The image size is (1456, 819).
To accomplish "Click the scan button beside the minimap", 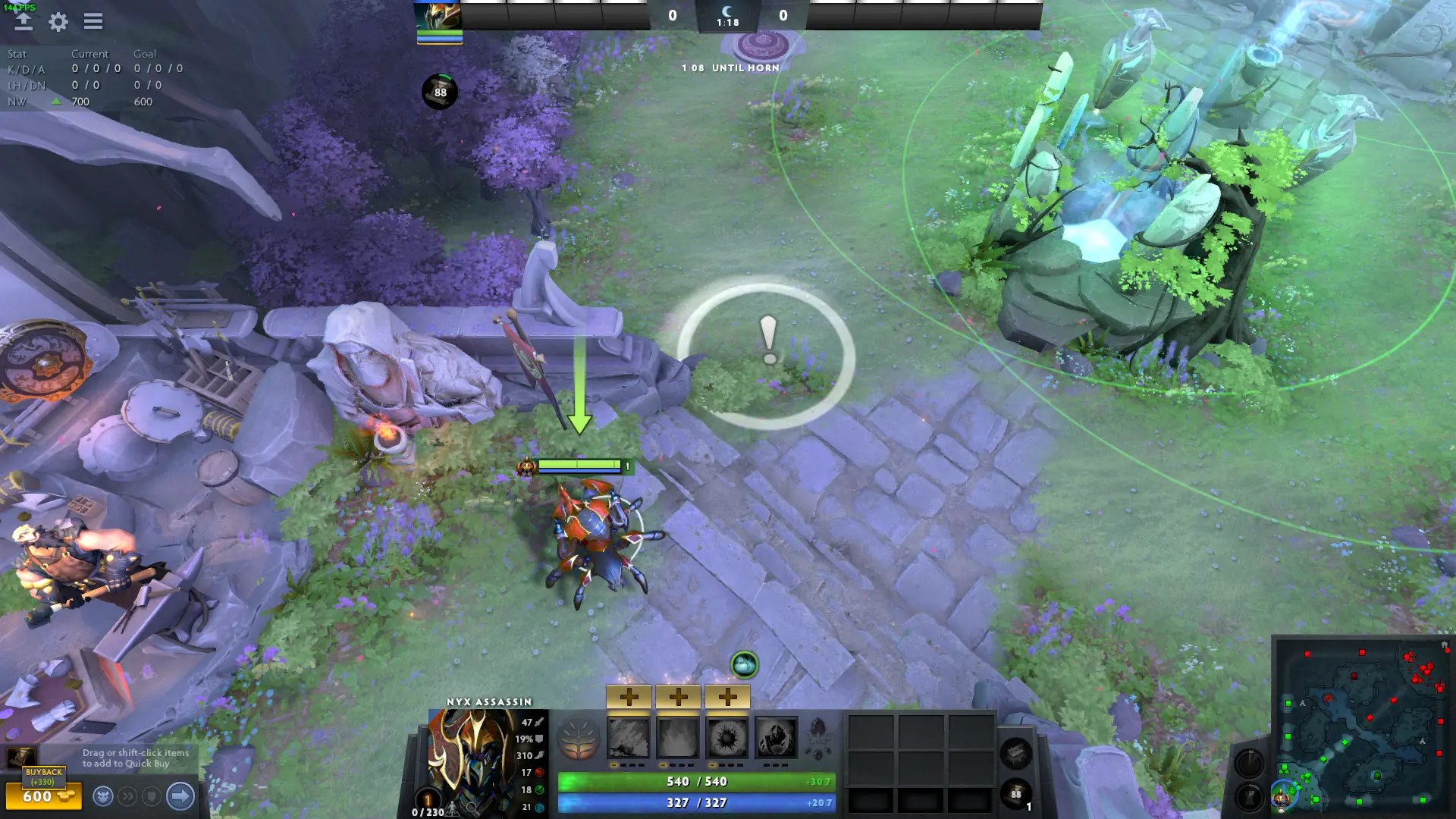I will point(1249,764).
